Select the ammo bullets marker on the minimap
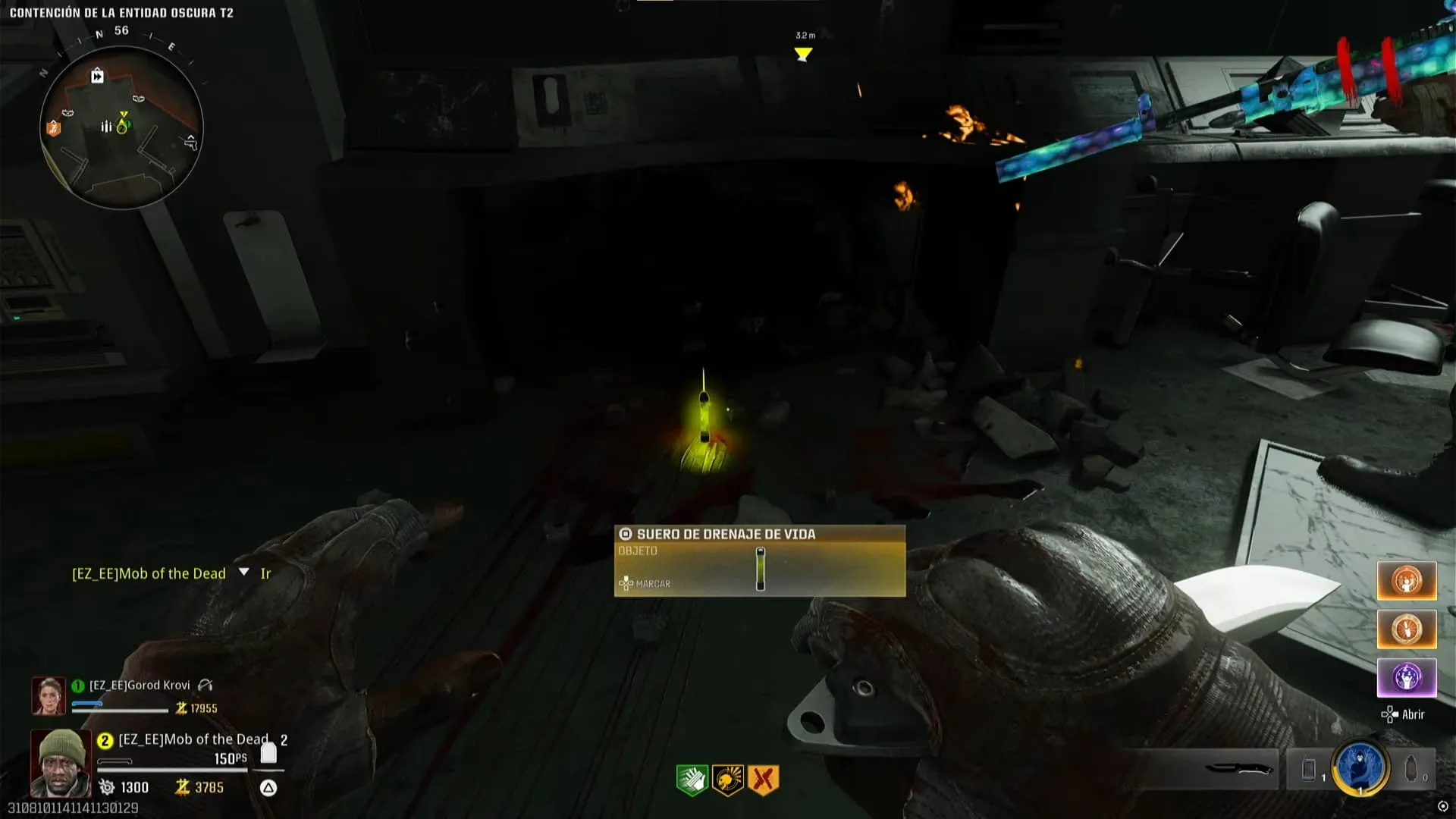The image size is (1456, 819). pos(106,127)
